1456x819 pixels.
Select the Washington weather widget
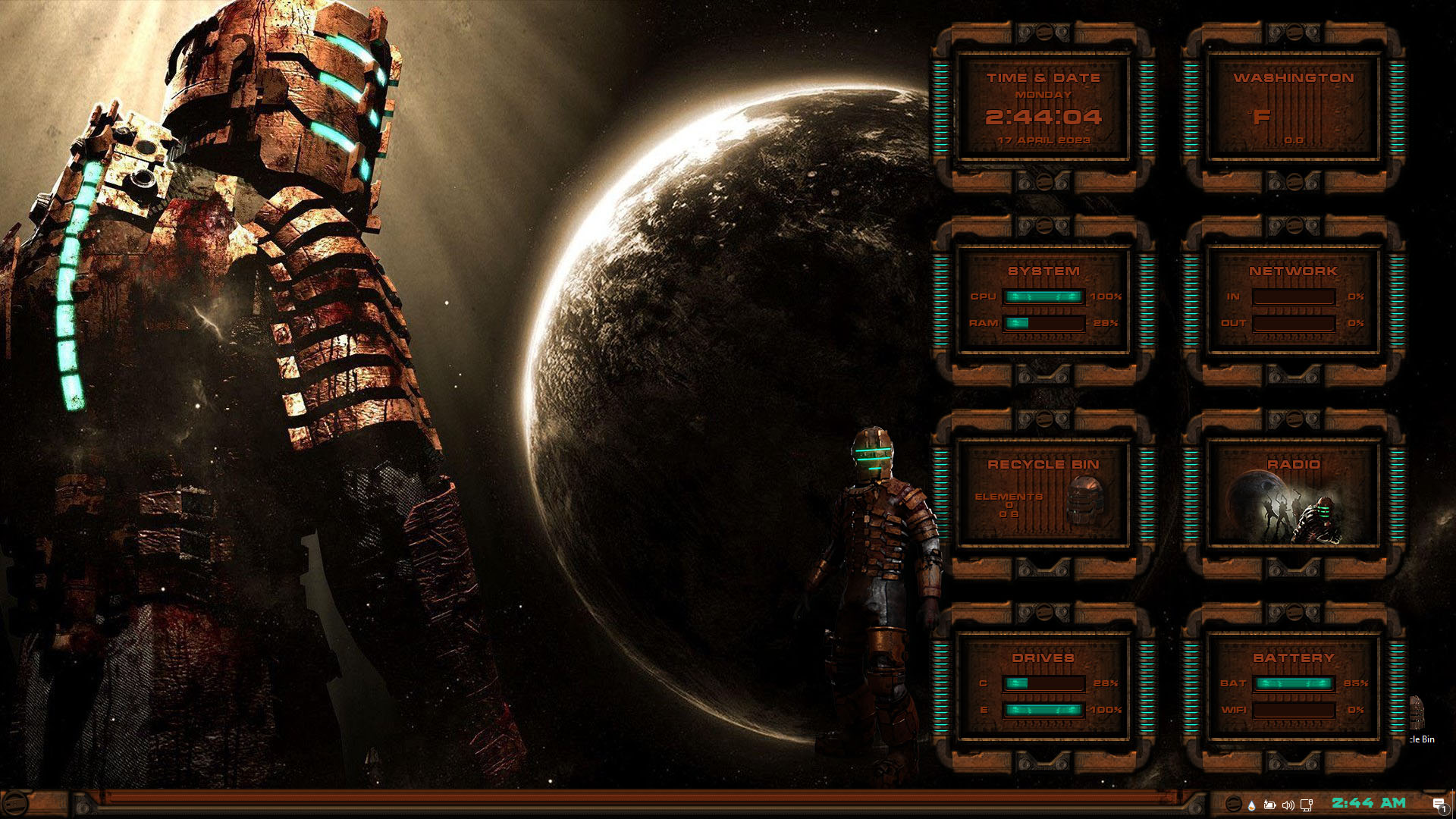tap(1293, 108)
